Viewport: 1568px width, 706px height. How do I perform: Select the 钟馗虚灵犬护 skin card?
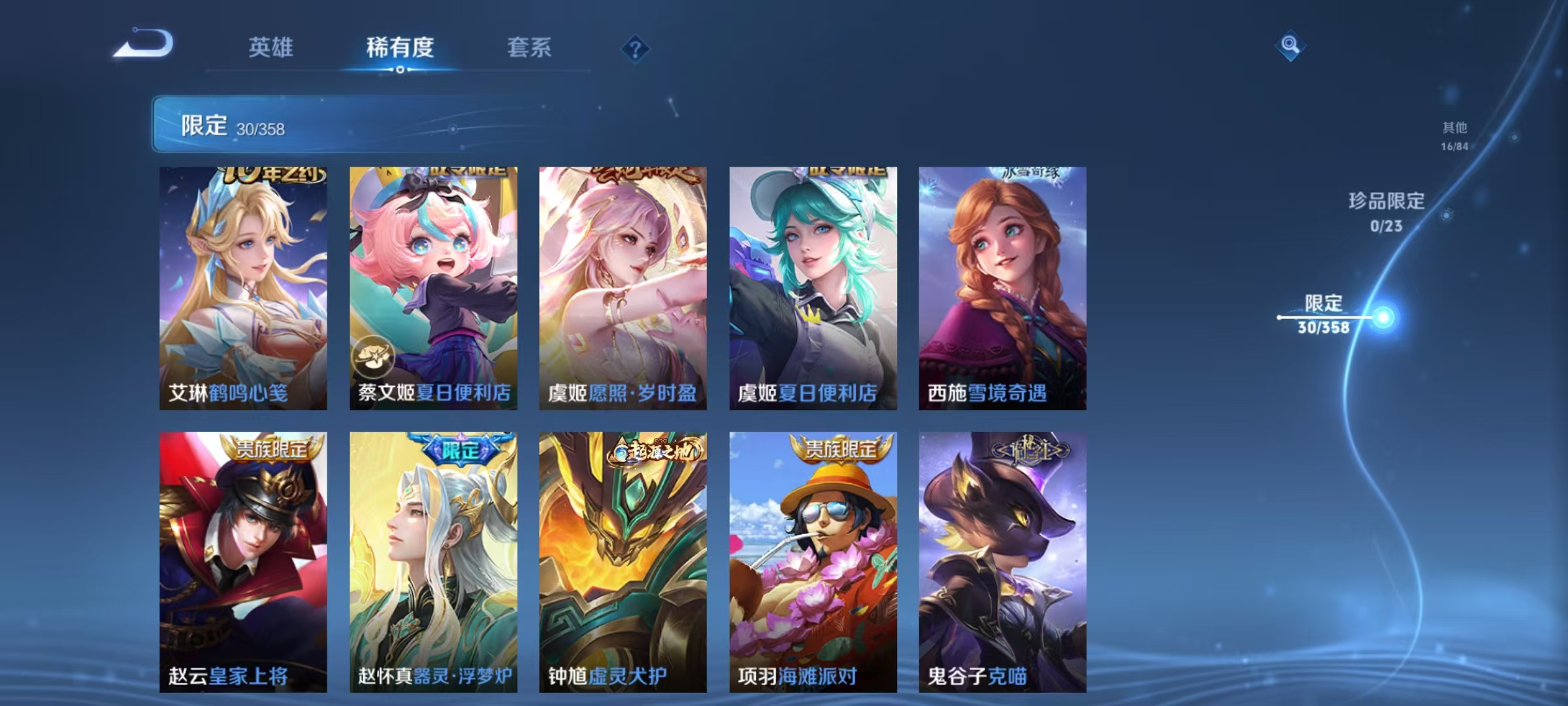[621, 562]
